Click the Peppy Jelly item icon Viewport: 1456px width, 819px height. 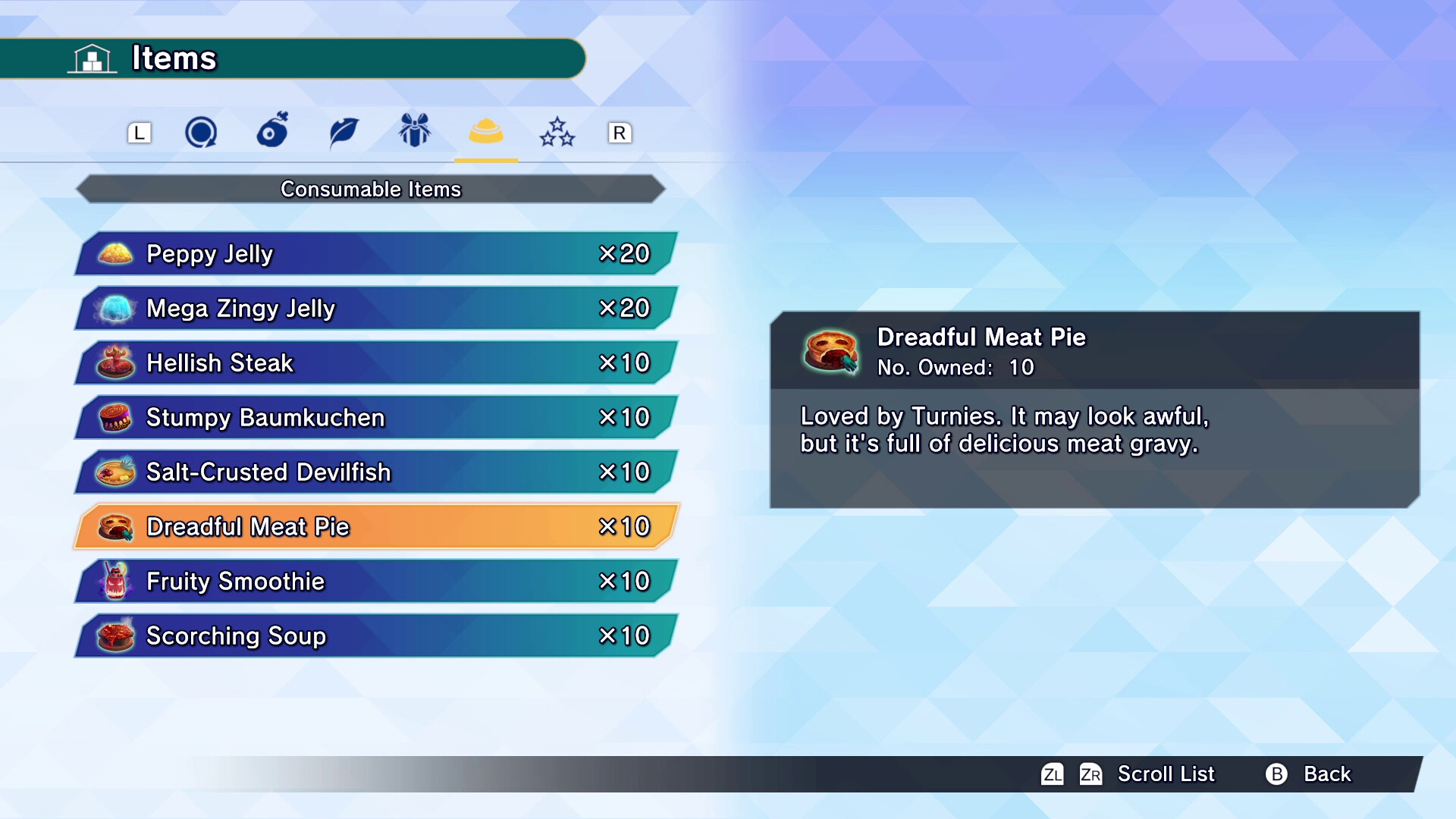click(114, 253)
